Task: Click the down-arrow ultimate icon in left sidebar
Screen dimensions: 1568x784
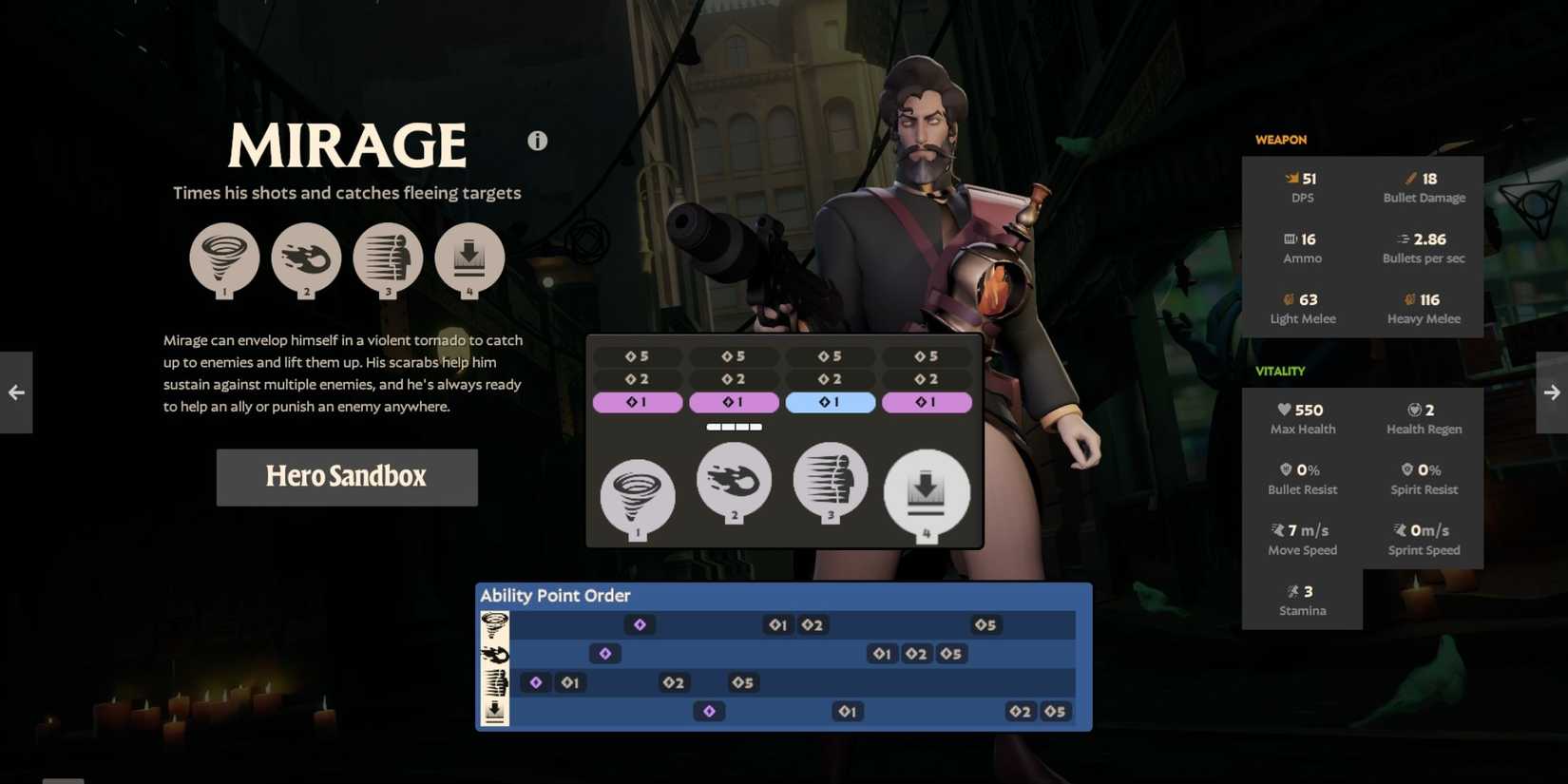Action: (469, 258)
